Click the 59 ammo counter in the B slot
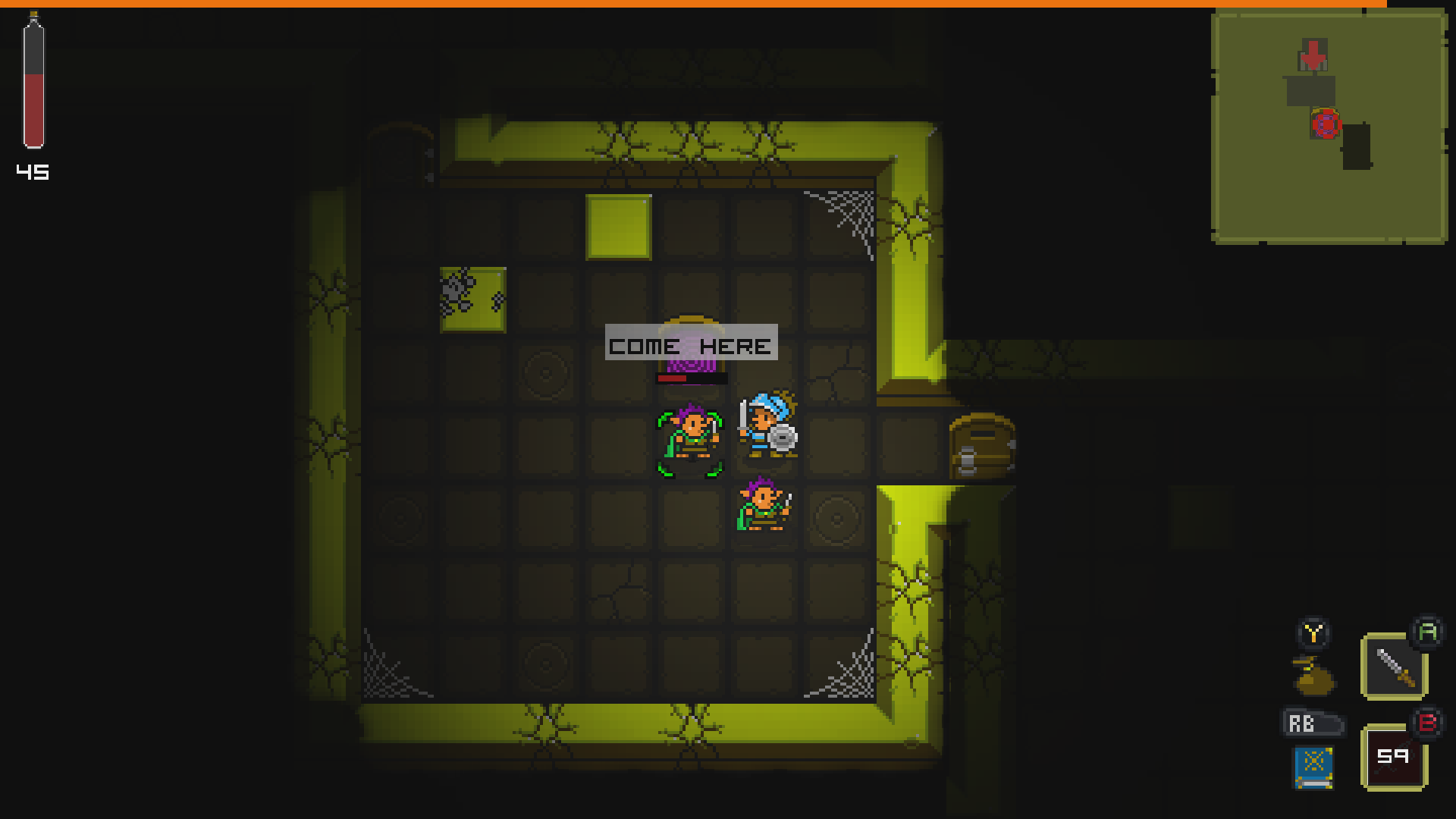The image size is (1456, 819). tap(1394, 757)
